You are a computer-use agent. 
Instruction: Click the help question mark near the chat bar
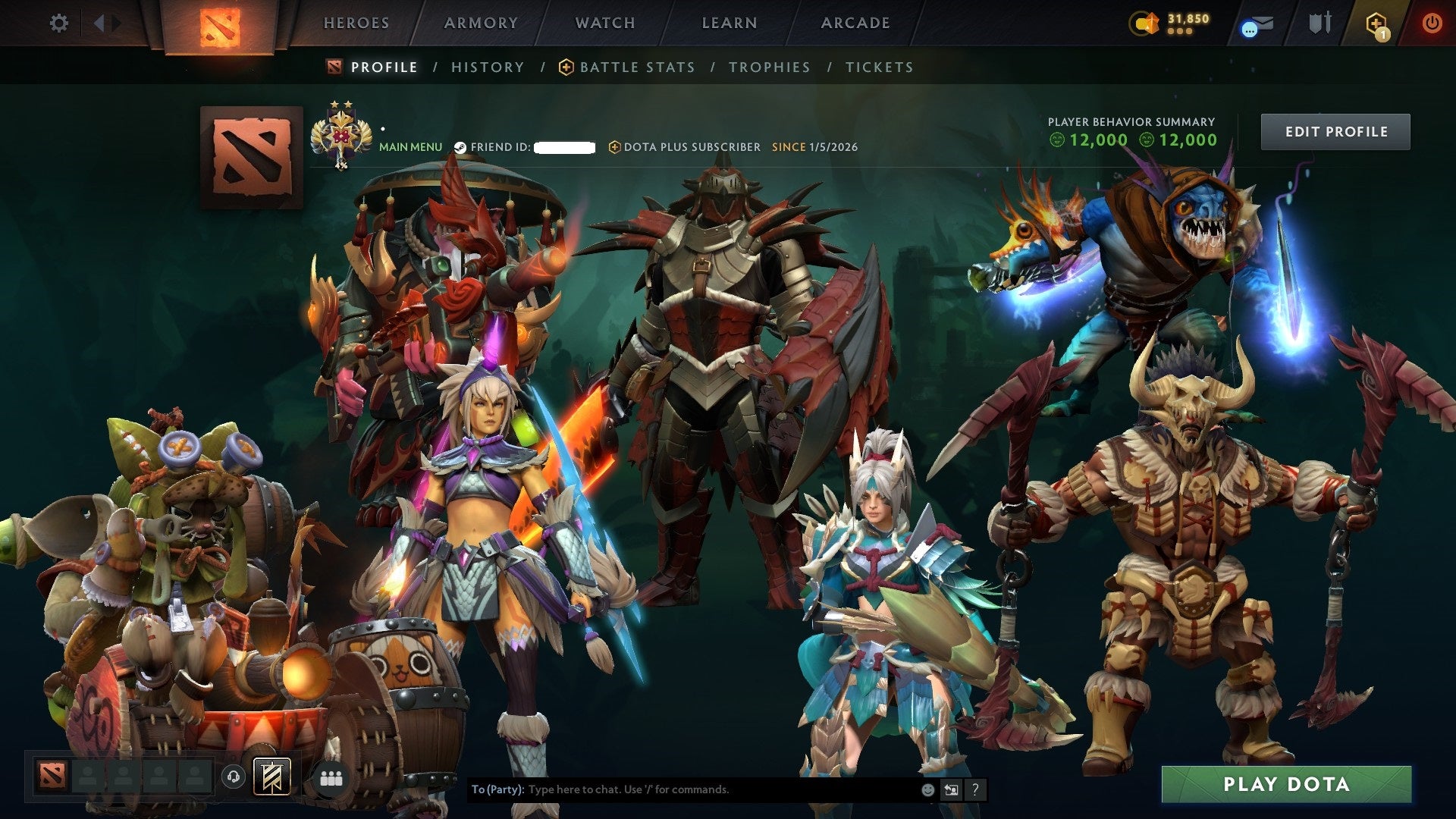[x=975, y=789]
